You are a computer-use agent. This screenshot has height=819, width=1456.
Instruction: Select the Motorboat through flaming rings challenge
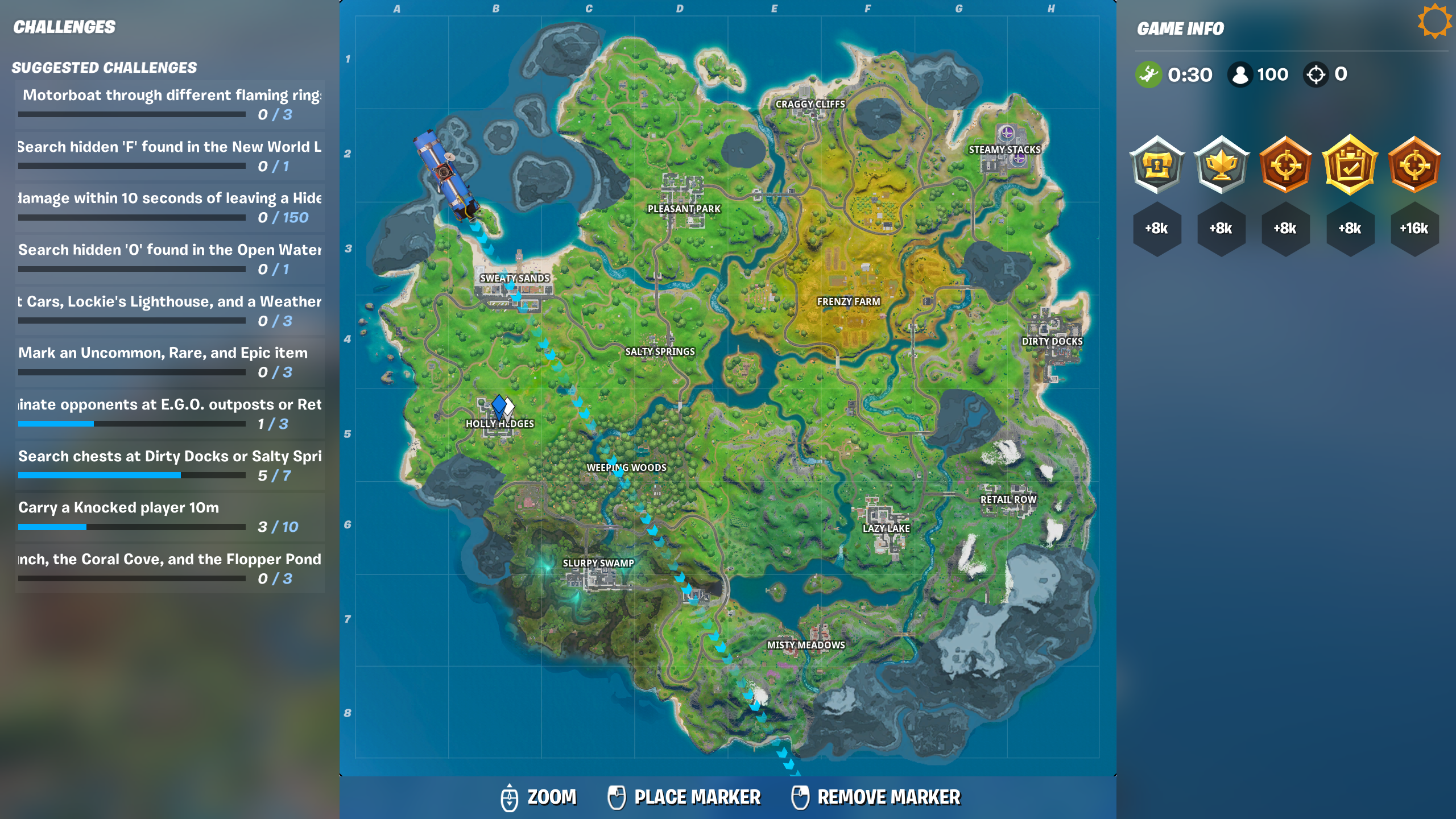click(169, 104)
